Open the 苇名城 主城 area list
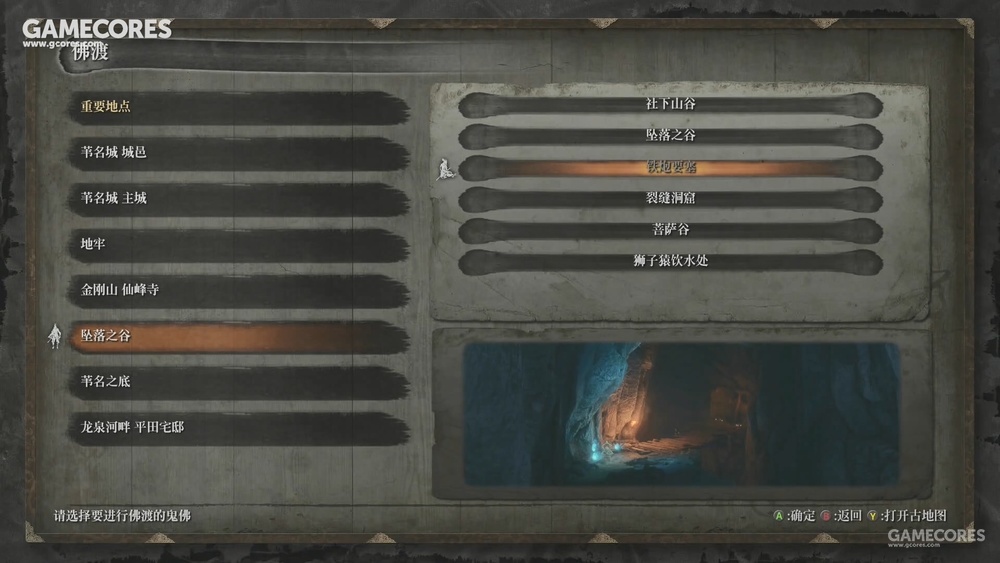Screen dimensions: 1000x563 pos(240,199)
